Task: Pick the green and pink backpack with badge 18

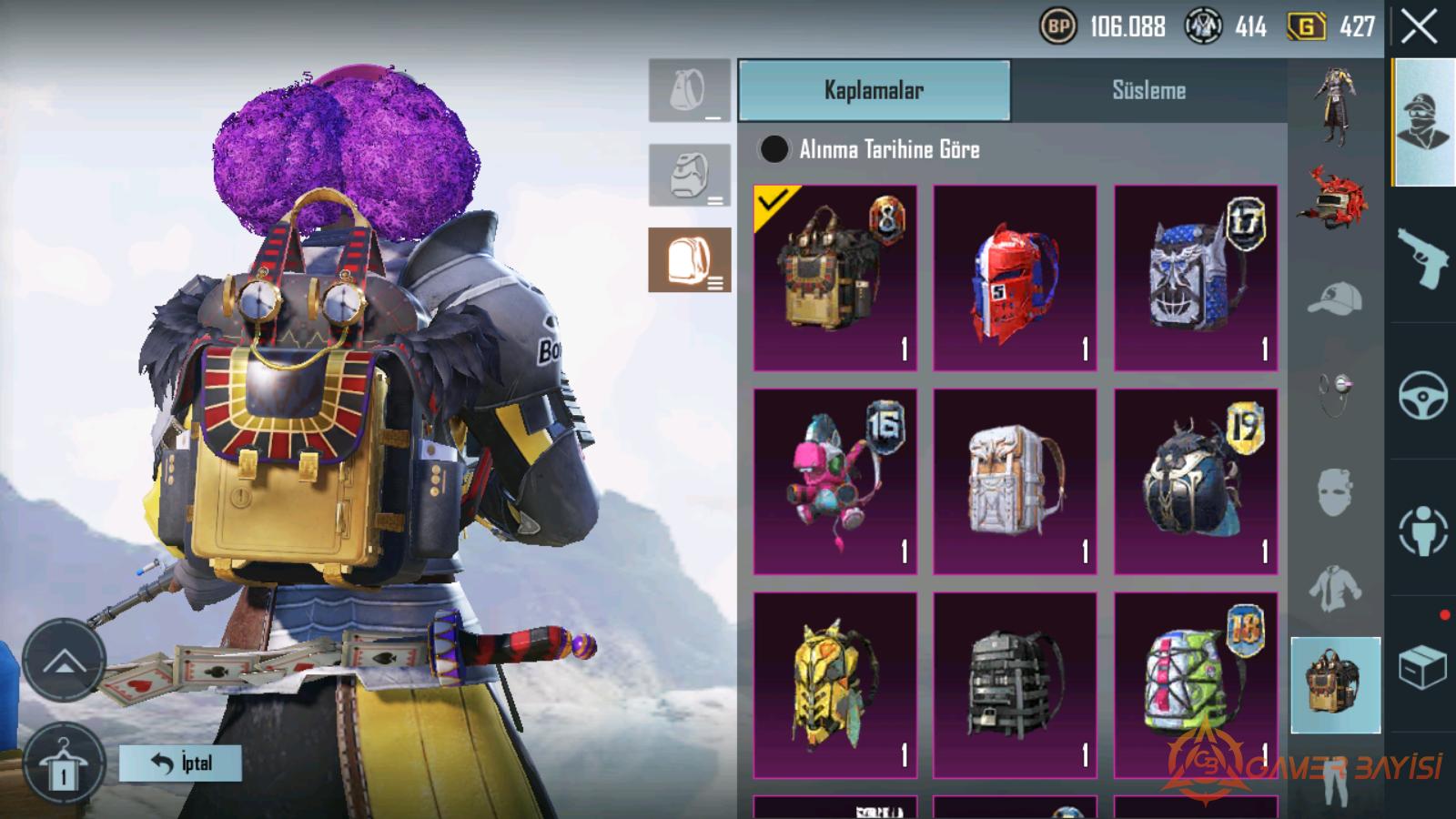Action: (x=1195, y=684)
